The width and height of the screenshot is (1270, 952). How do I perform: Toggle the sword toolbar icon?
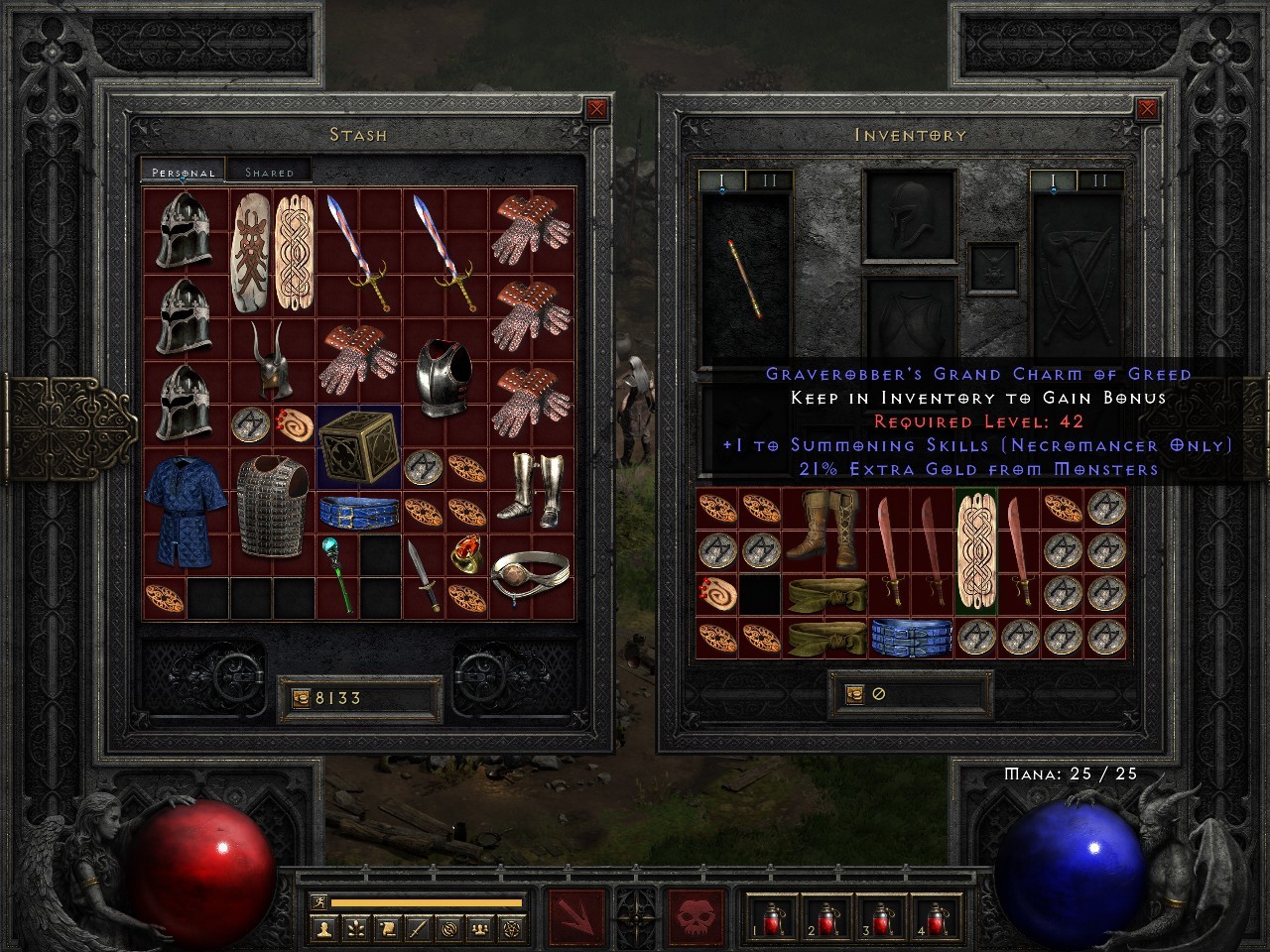420,927
